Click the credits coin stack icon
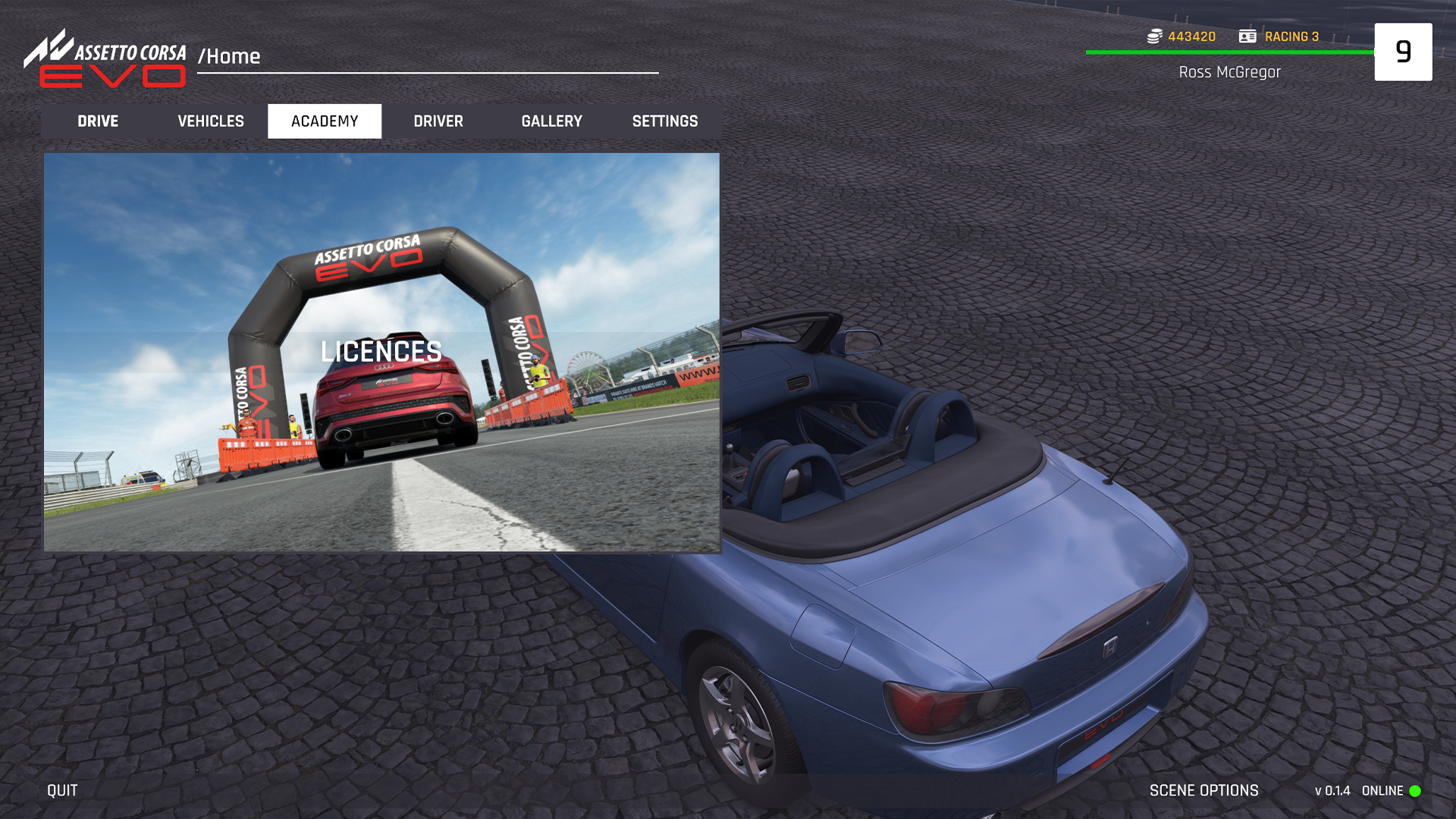Screen dimensions: 1456x819 coord(1156,36)
